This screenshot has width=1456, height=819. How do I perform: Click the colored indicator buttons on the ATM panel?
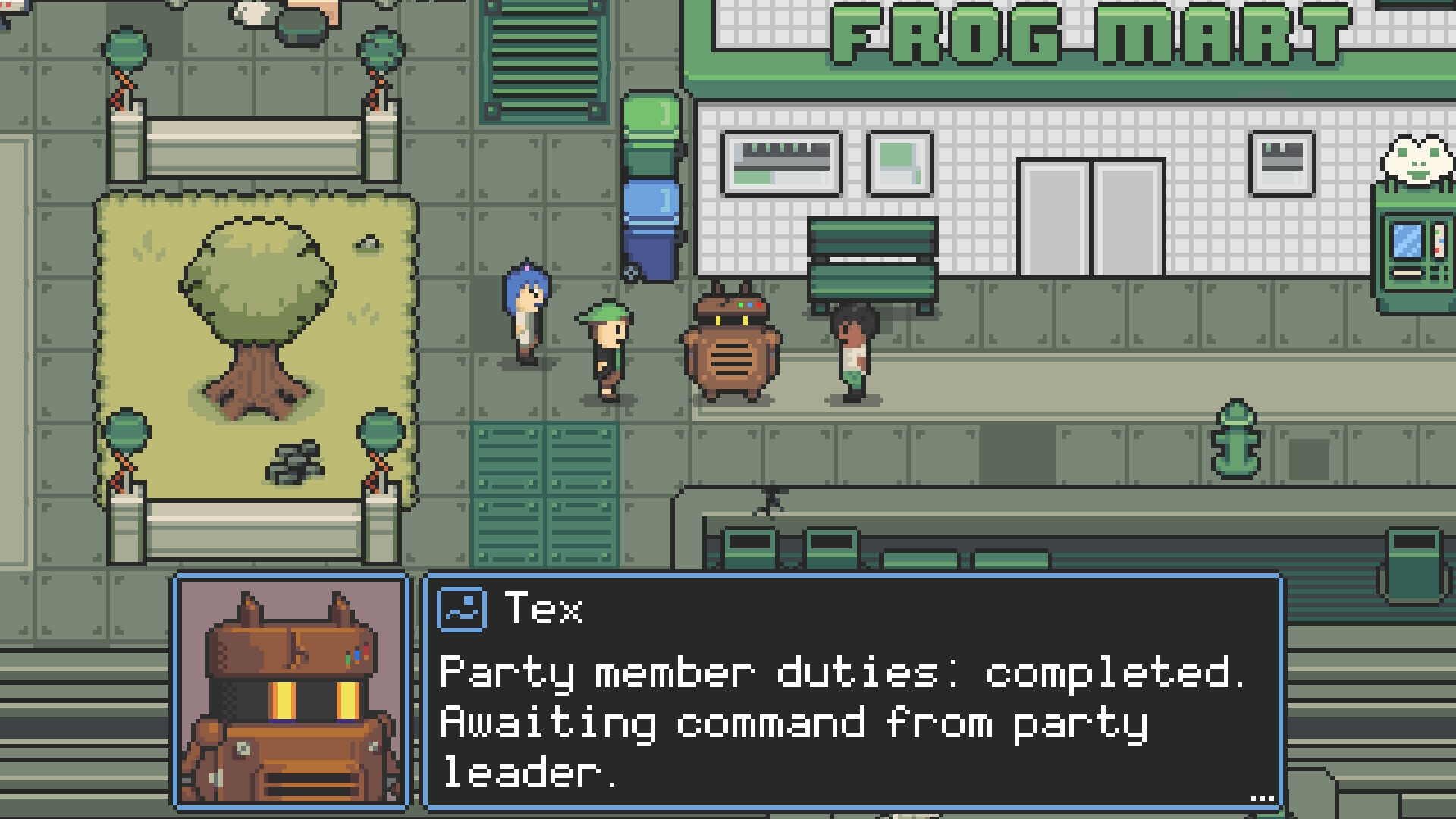point(1439,239)
